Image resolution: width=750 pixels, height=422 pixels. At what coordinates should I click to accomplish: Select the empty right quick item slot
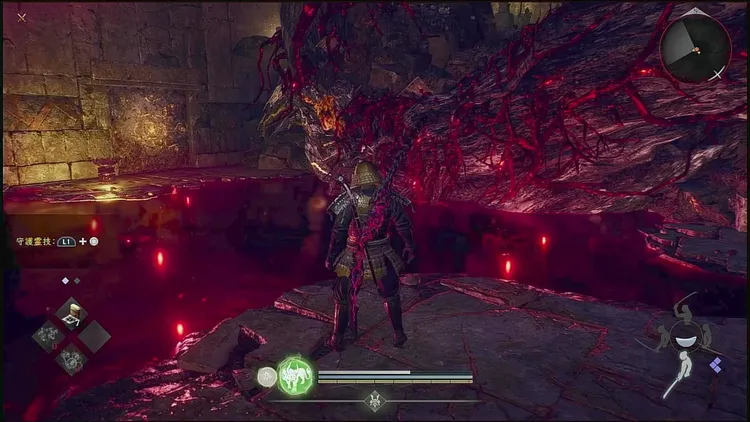95,336
